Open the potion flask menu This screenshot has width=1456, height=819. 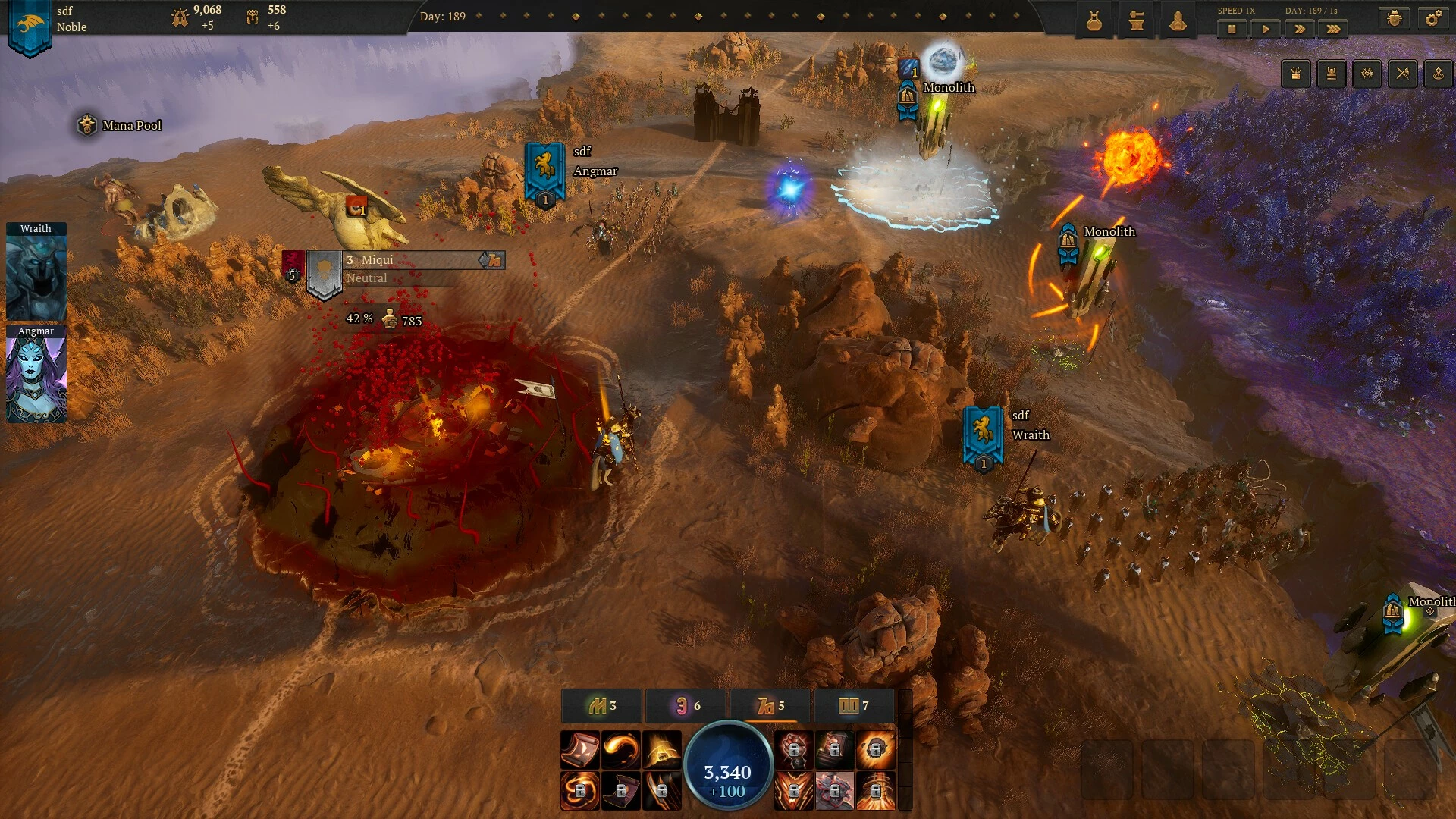pos(1094,21)
